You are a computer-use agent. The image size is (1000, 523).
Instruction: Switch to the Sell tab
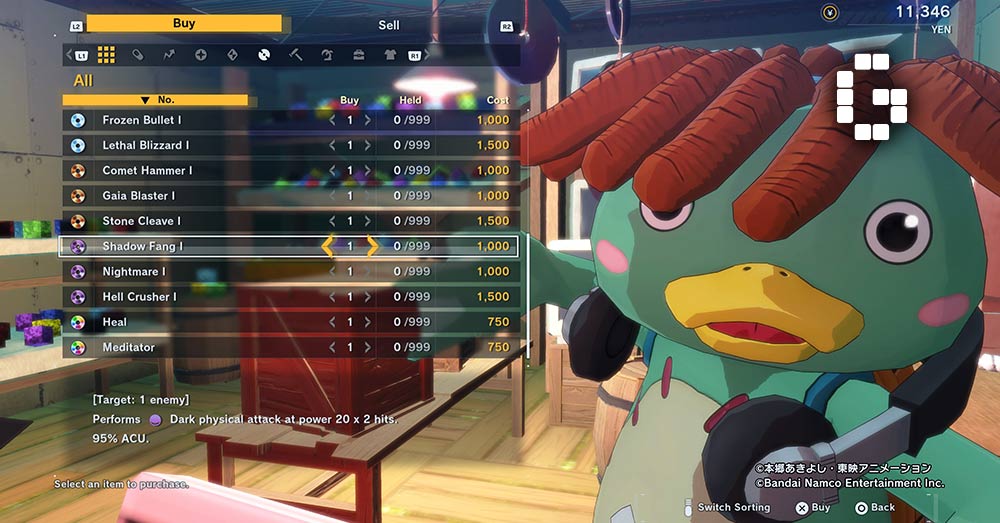click(x=388, y=25)
